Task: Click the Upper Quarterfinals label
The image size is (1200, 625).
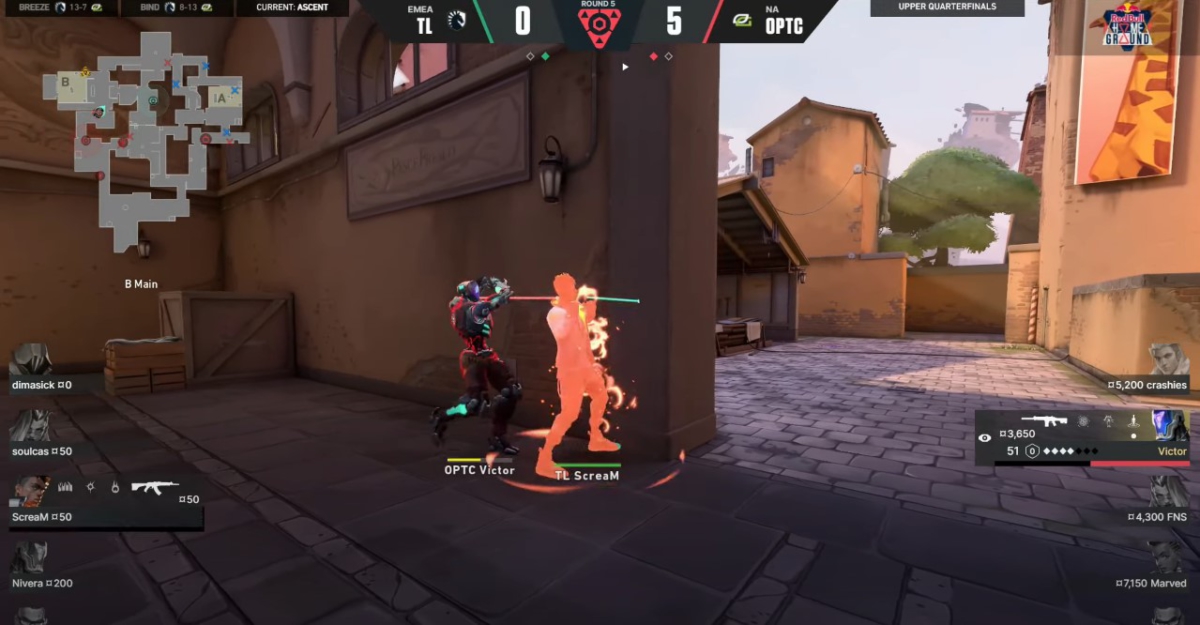Action: tap(947, 8)
